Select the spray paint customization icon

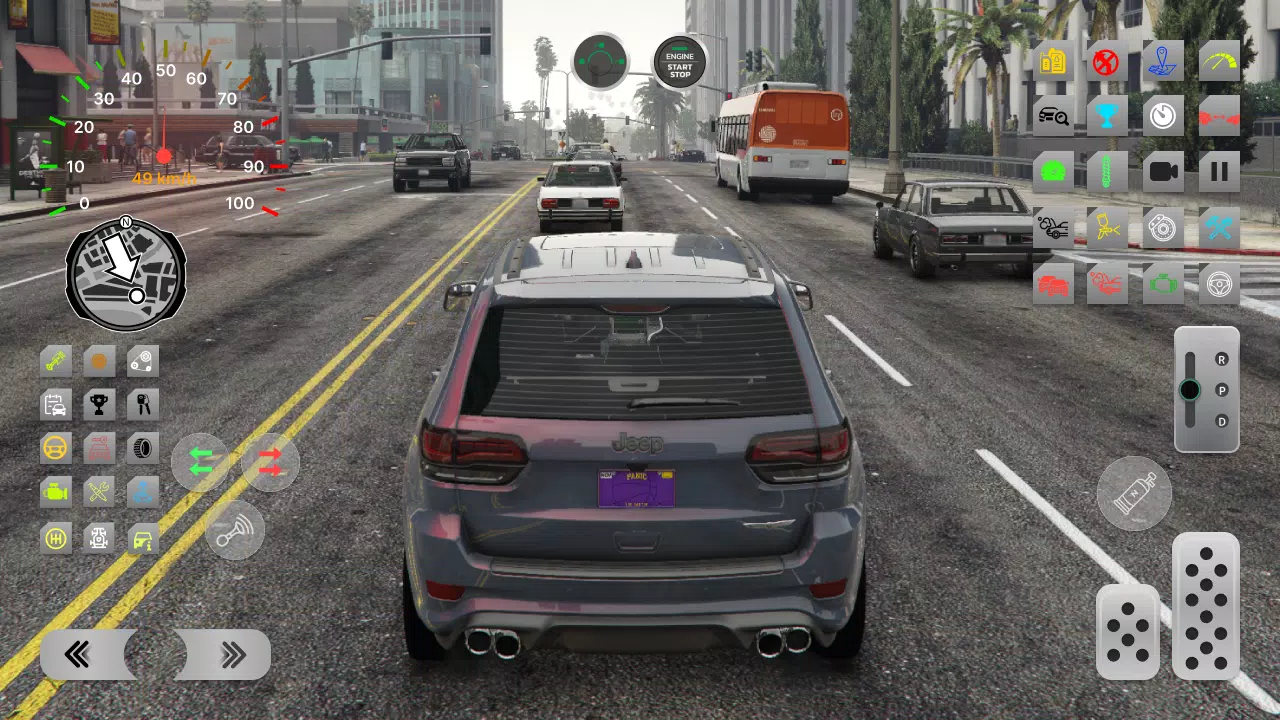[x=1108, y=227]
